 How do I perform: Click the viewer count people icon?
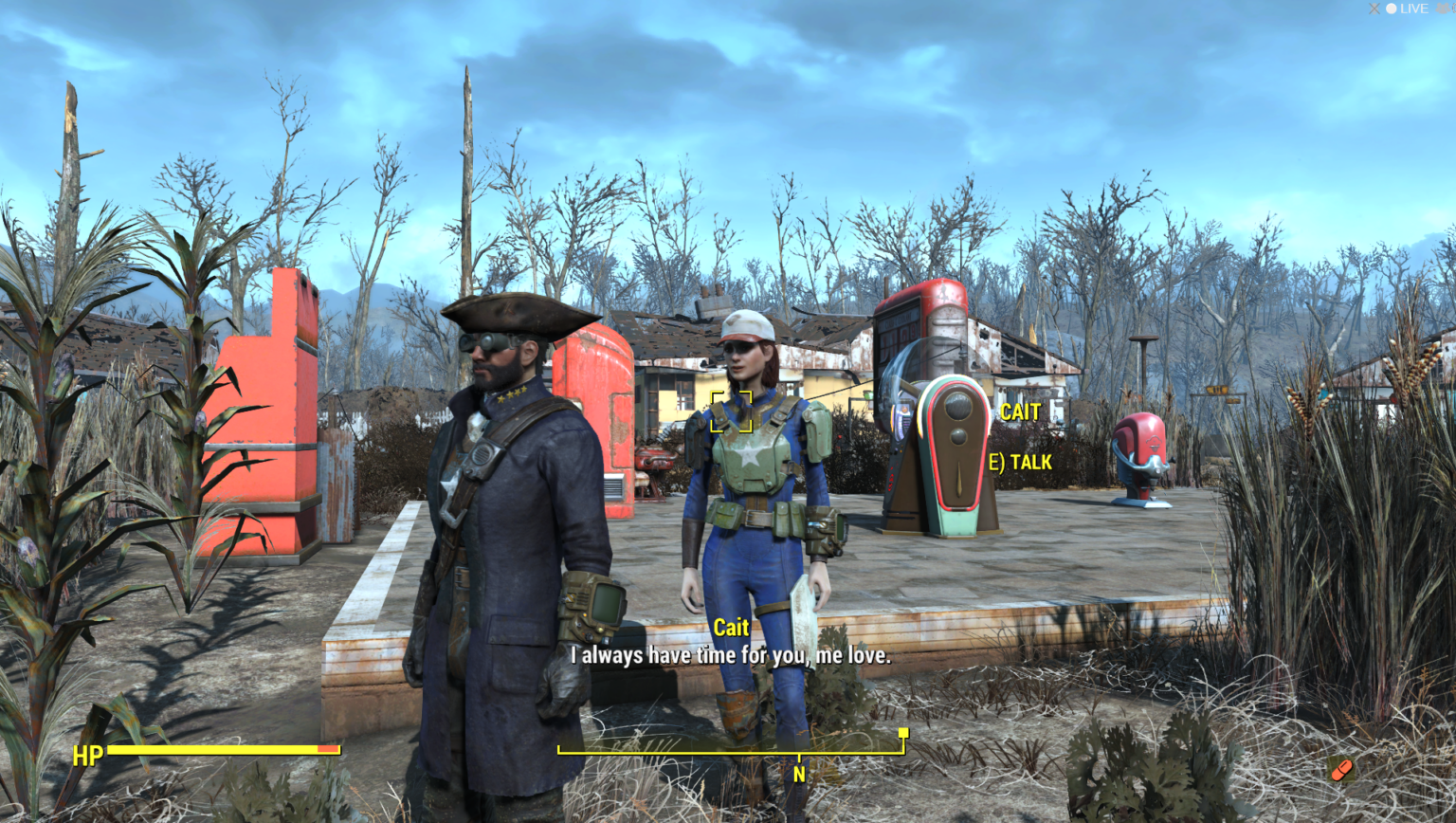[1443, 8]
